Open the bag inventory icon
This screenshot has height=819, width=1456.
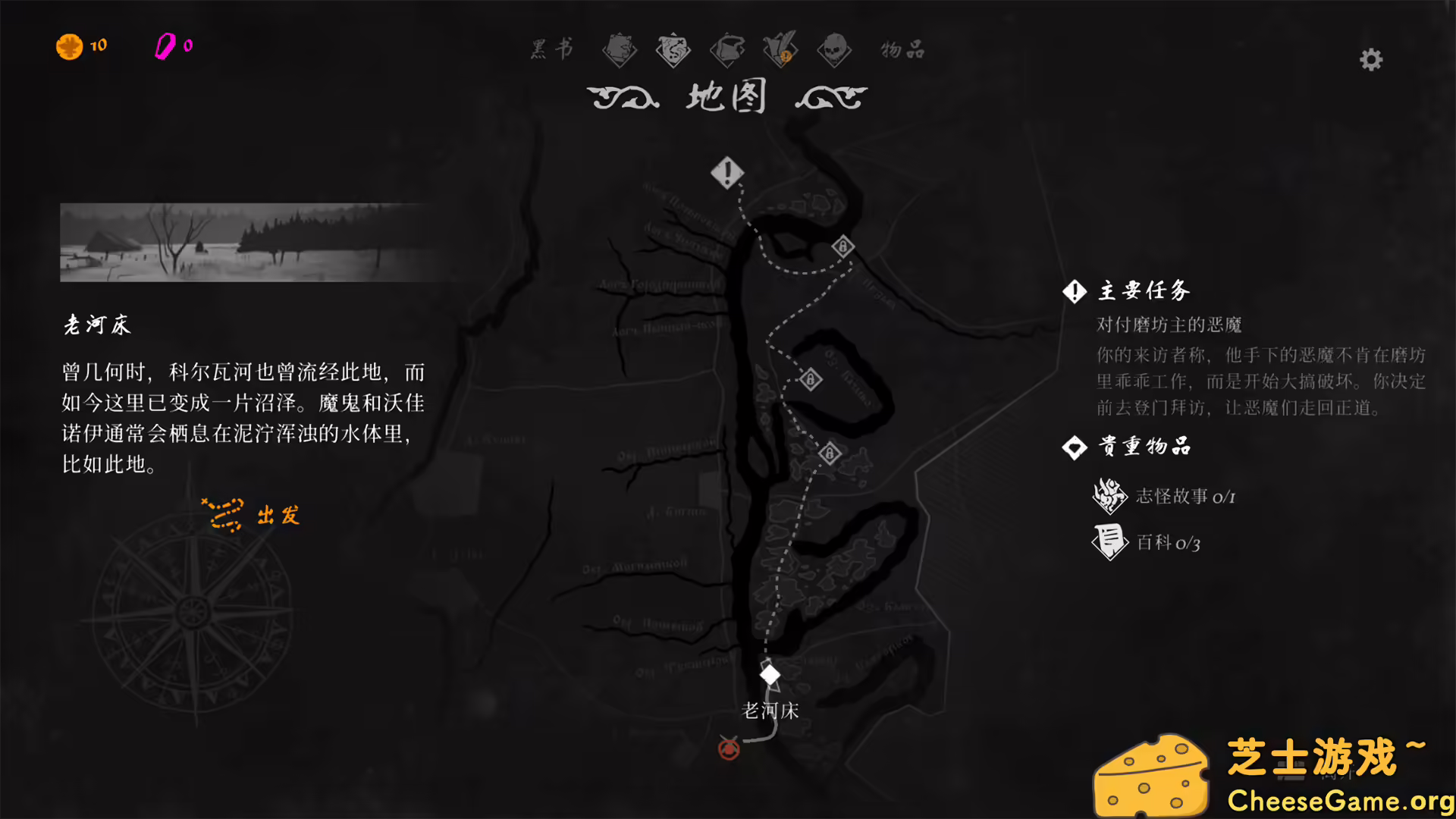726,50
